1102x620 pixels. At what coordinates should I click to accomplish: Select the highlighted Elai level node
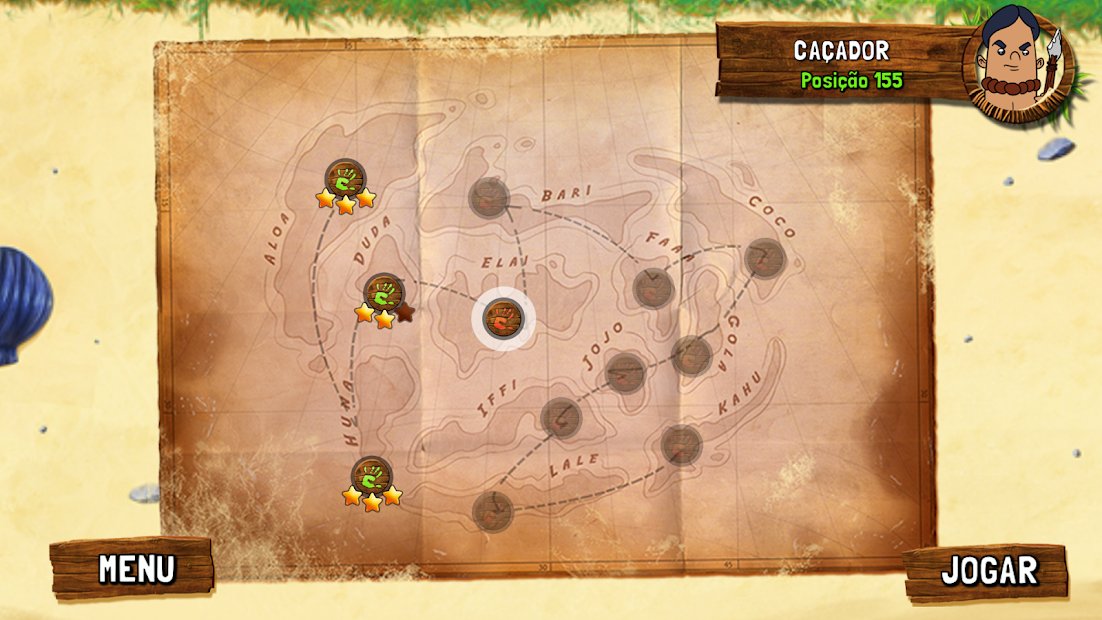(x=503, y=319)
